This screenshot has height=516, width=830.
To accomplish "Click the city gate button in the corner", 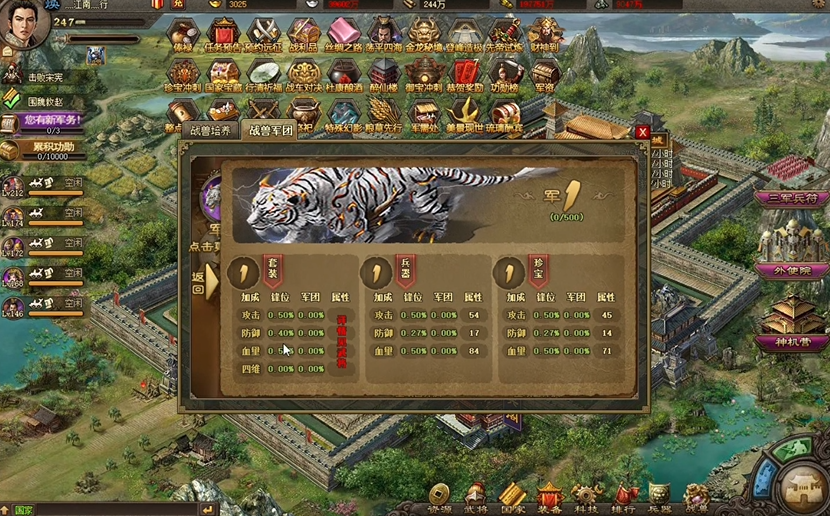I will (801, 487).
